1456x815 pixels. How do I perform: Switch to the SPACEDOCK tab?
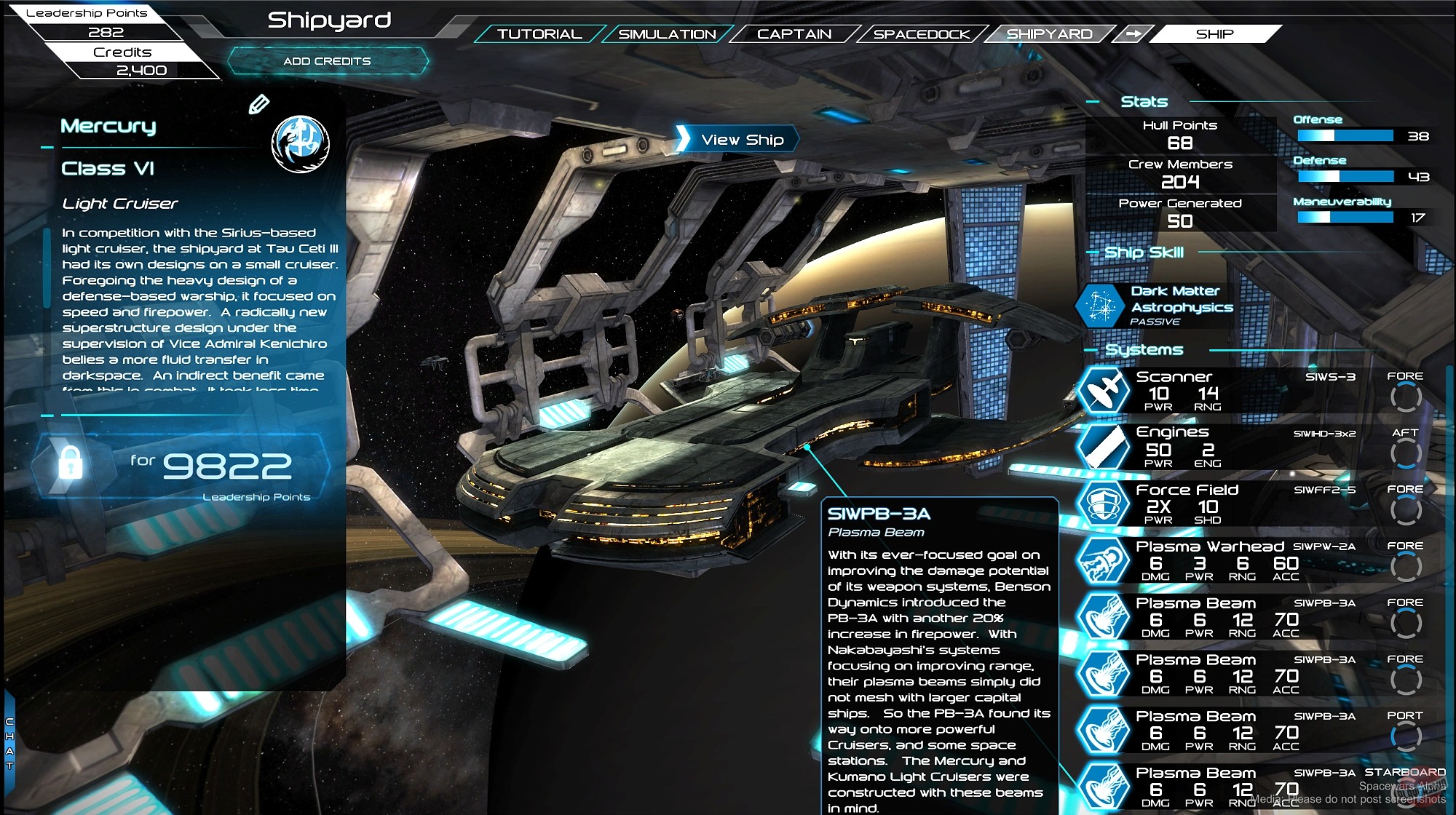tap(922, 33)
